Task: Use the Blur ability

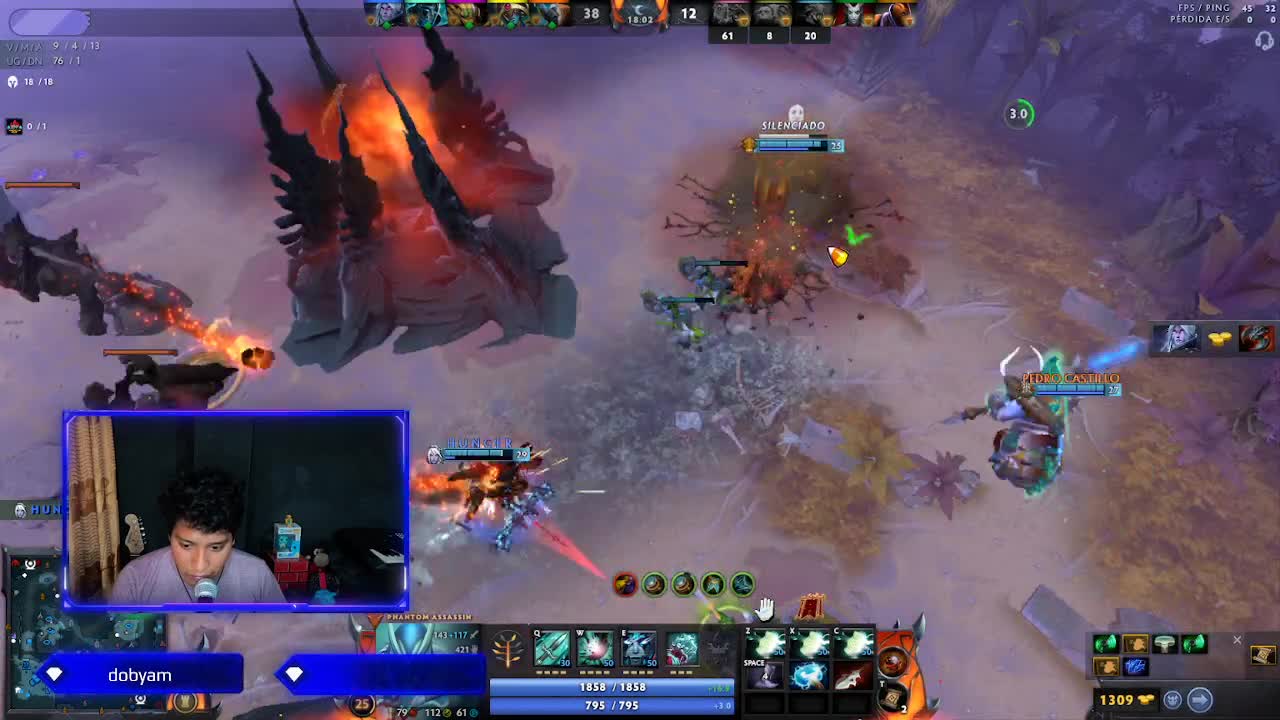Action: 639,649
